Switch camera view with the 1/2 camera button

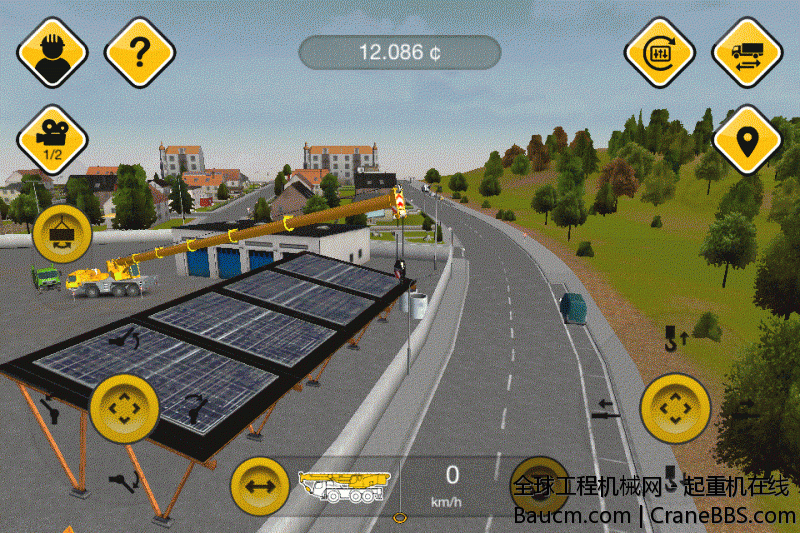point(52,140)
